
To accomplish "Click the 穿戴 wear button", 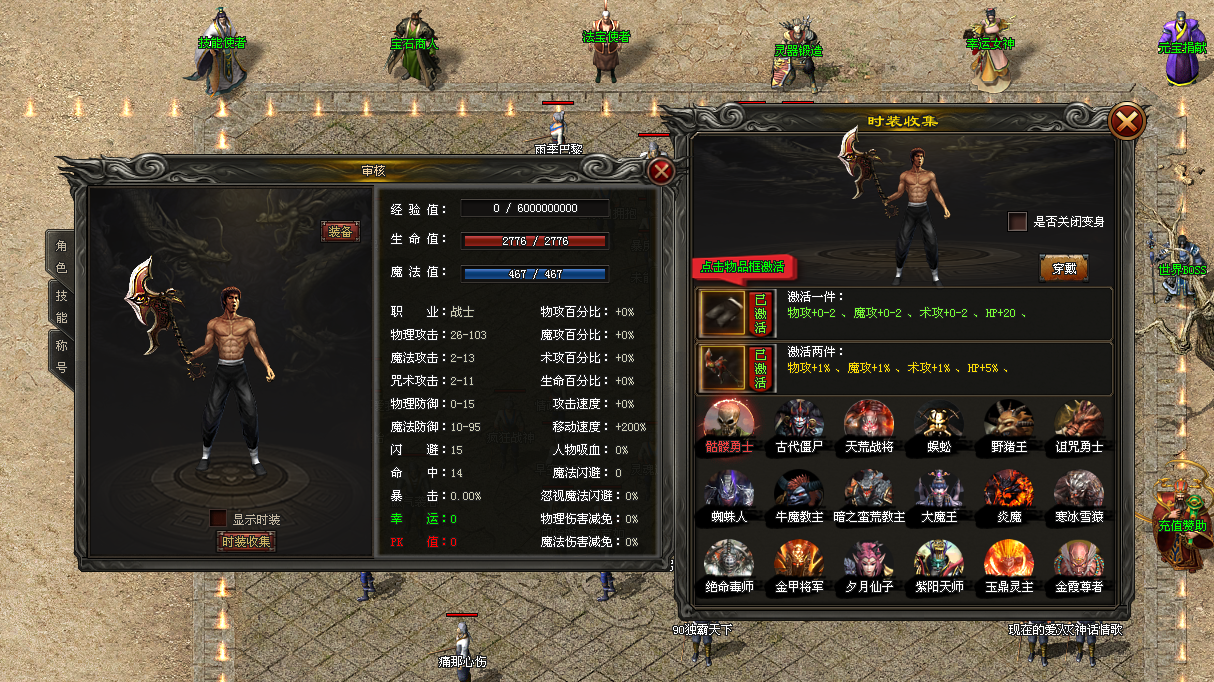I will [1063, 268].
